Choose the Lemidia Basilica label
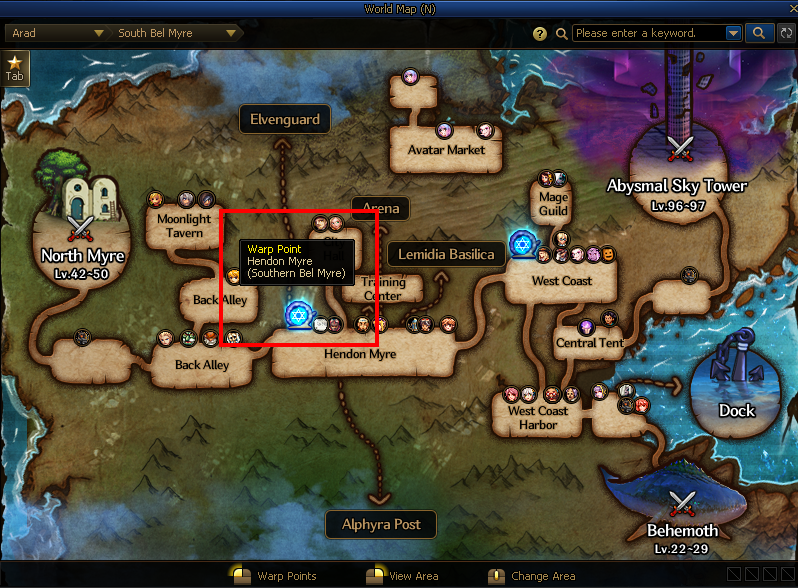Image resolution: width=798 pixels, height=588 pixels. 446,254
